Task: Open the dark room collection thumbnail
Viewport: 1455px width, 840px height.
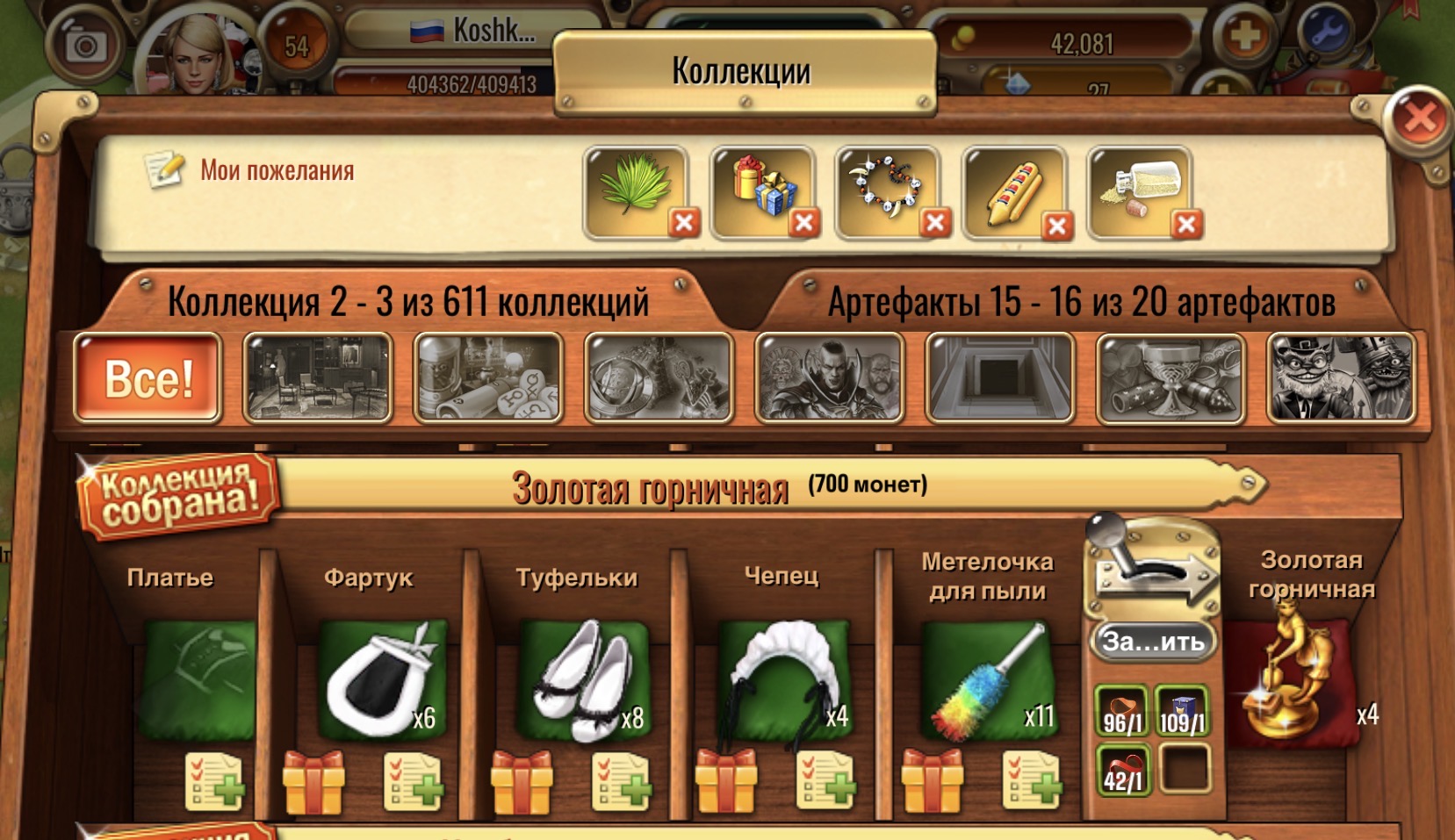Action: point(318,378)
